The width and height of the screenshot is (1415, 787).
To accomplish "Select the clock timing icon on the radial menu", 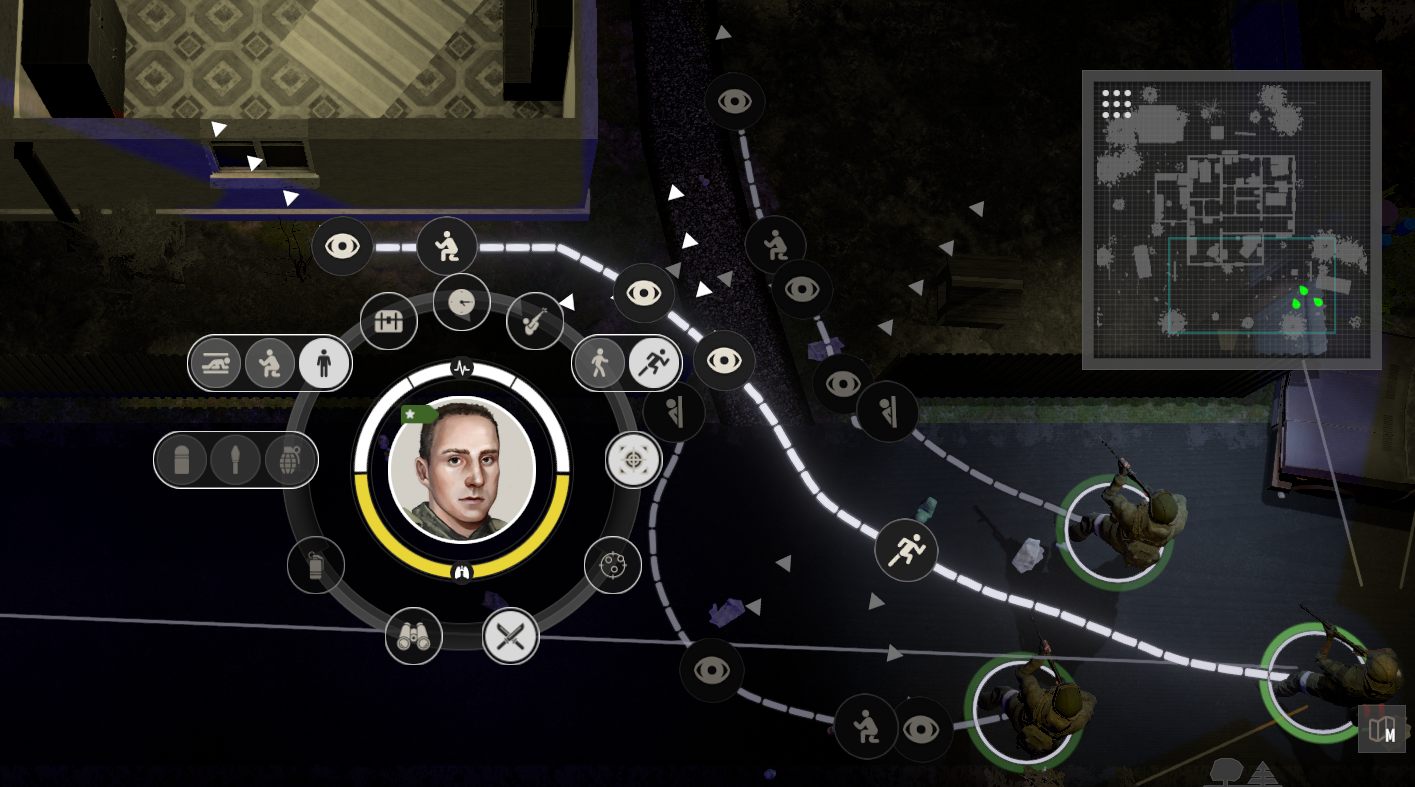I will pyautogui.click(x=462, y=303).
